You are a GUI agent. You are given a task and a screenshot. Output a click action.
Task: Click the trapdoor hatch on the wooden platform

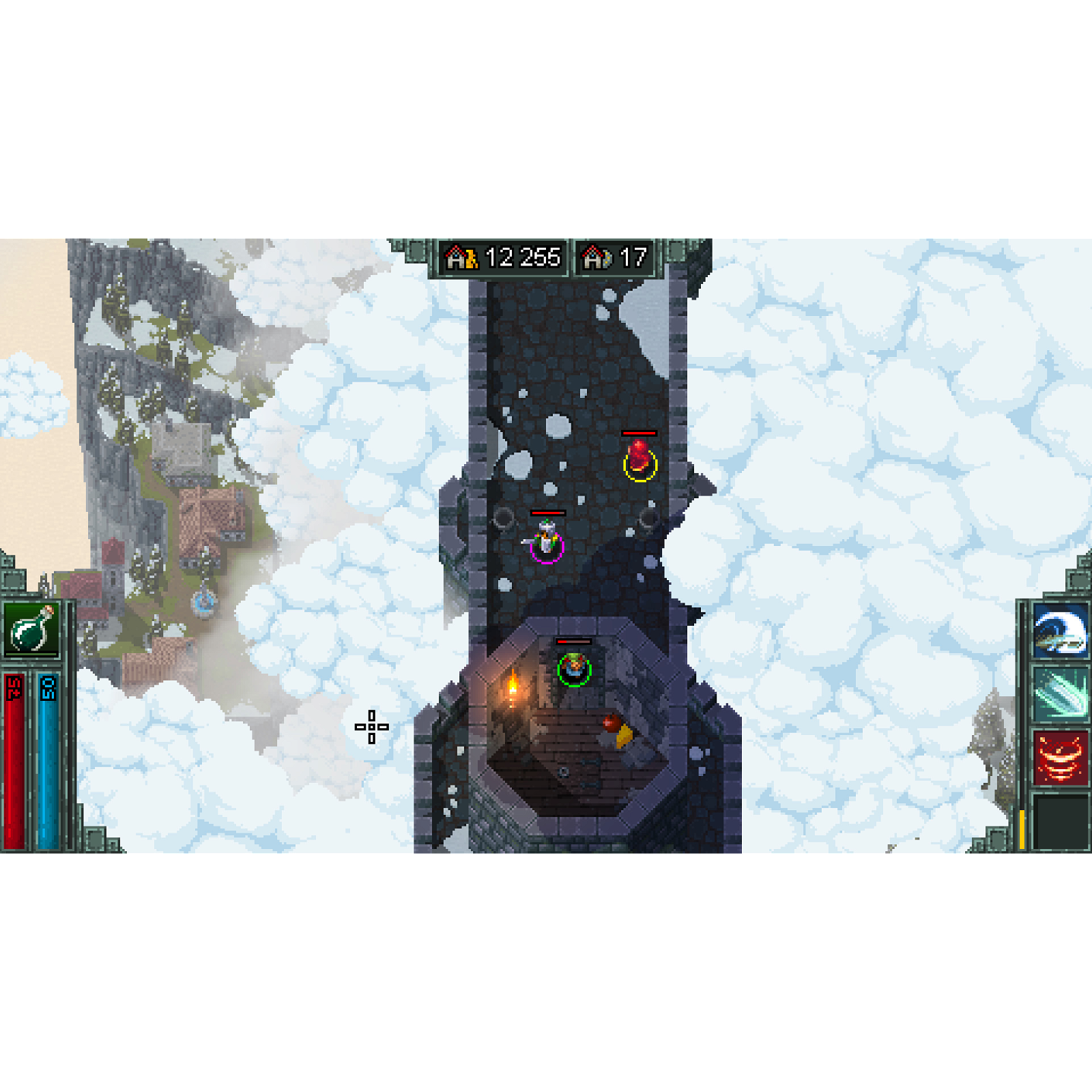pos(563,771)
